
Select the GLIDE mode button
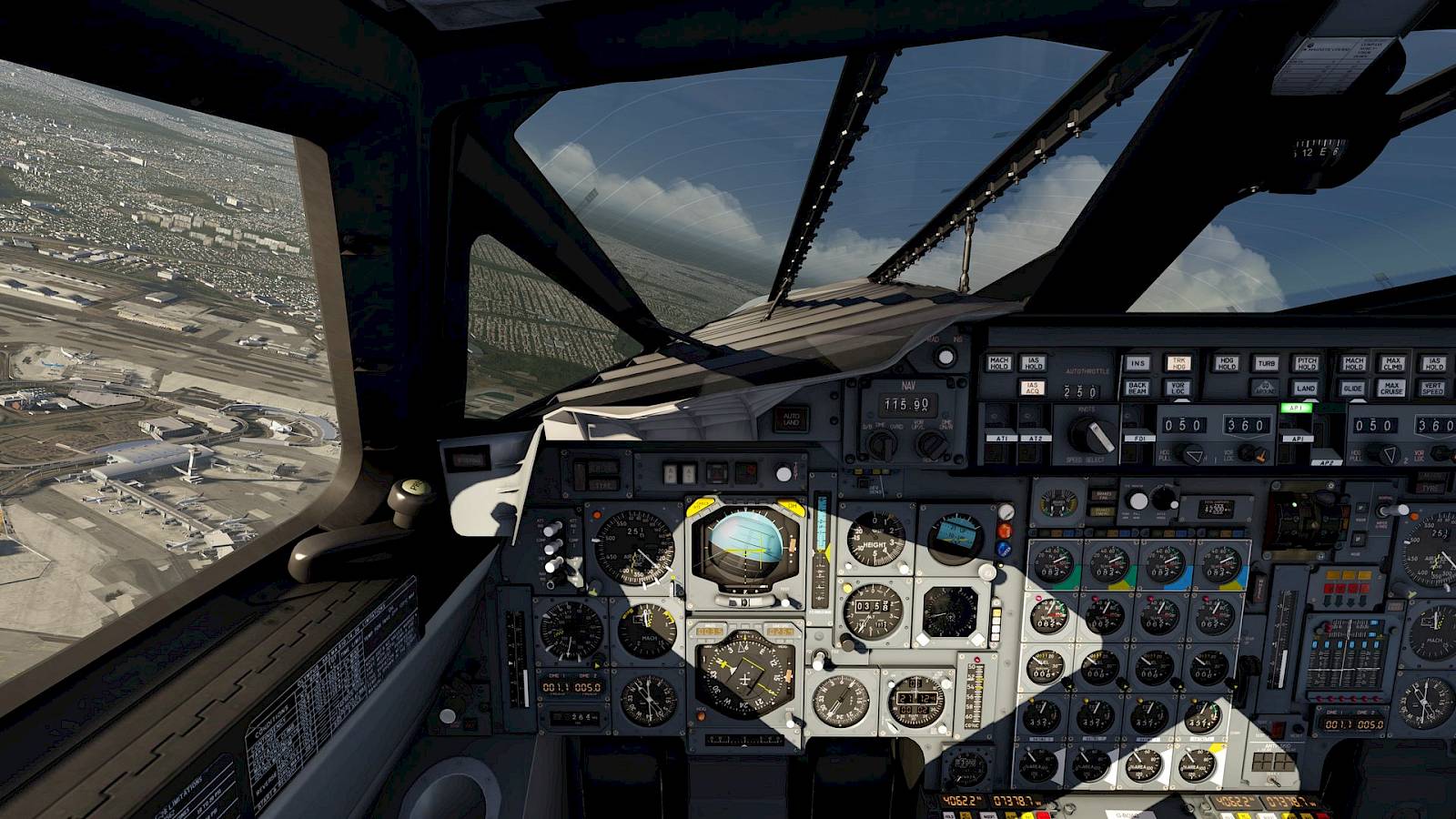coord(1353,388)
